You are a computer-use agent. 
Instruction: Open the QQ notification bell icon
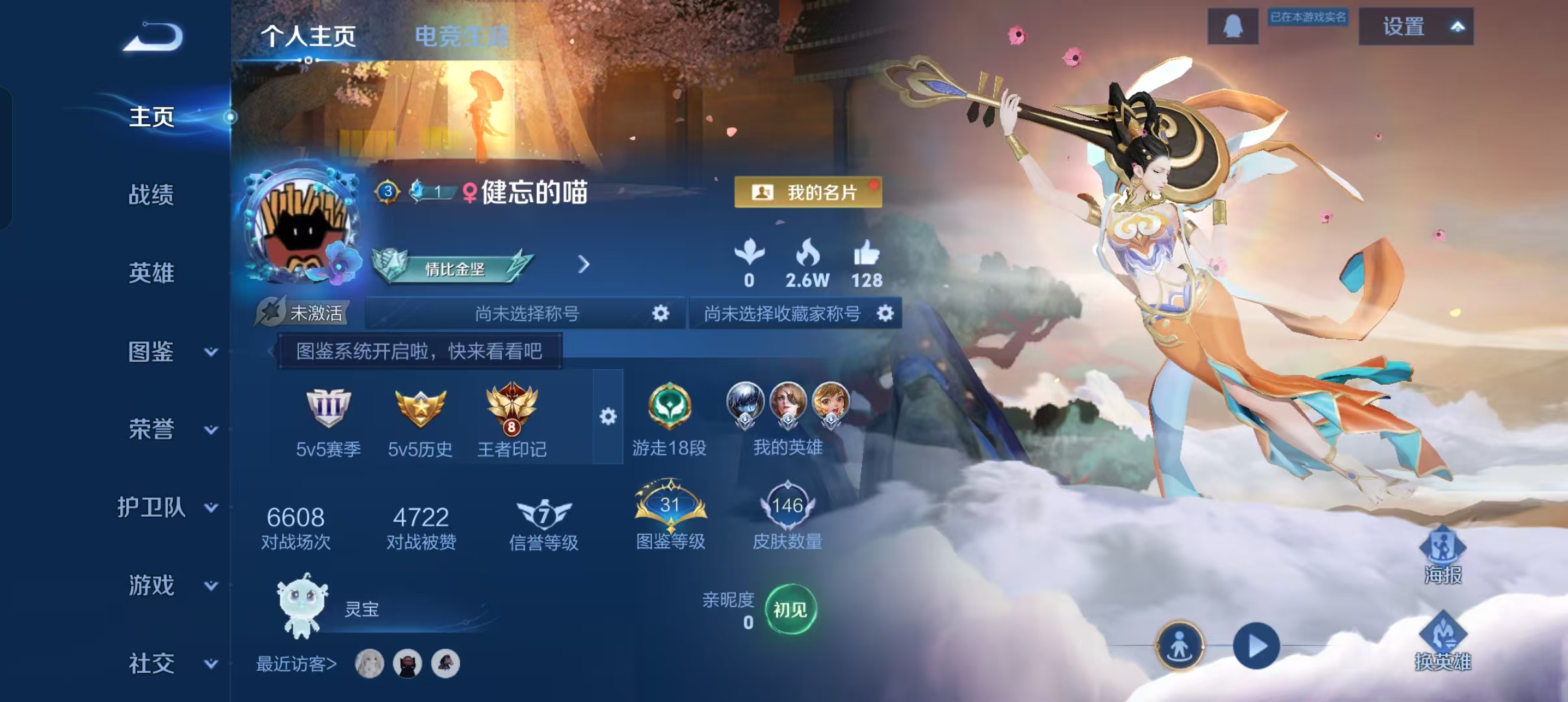pyautogui.click(x=1232, y=26)
